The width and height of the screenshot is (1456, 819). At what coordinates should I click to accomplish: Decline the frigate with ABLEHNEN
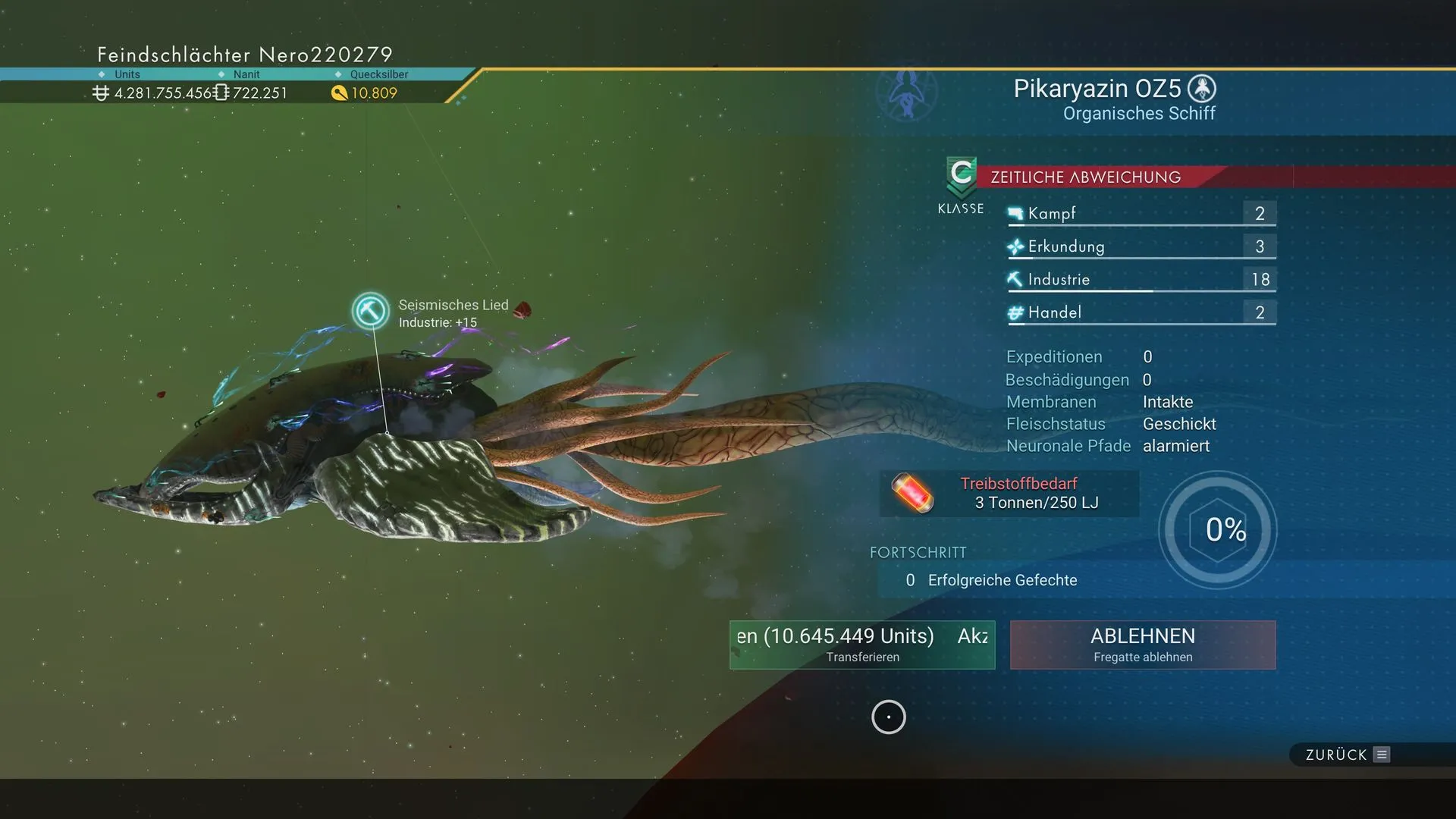click(1143, 645)
